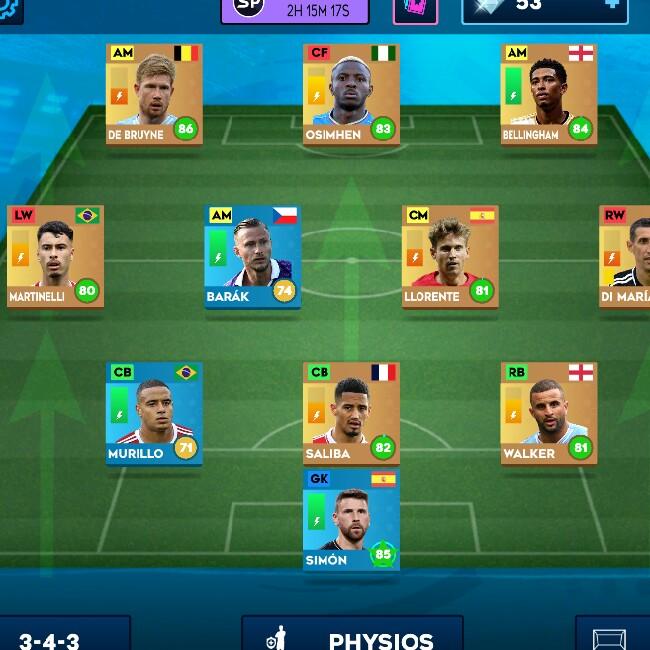Choose the Llorente midfielder card

point(450,256)
